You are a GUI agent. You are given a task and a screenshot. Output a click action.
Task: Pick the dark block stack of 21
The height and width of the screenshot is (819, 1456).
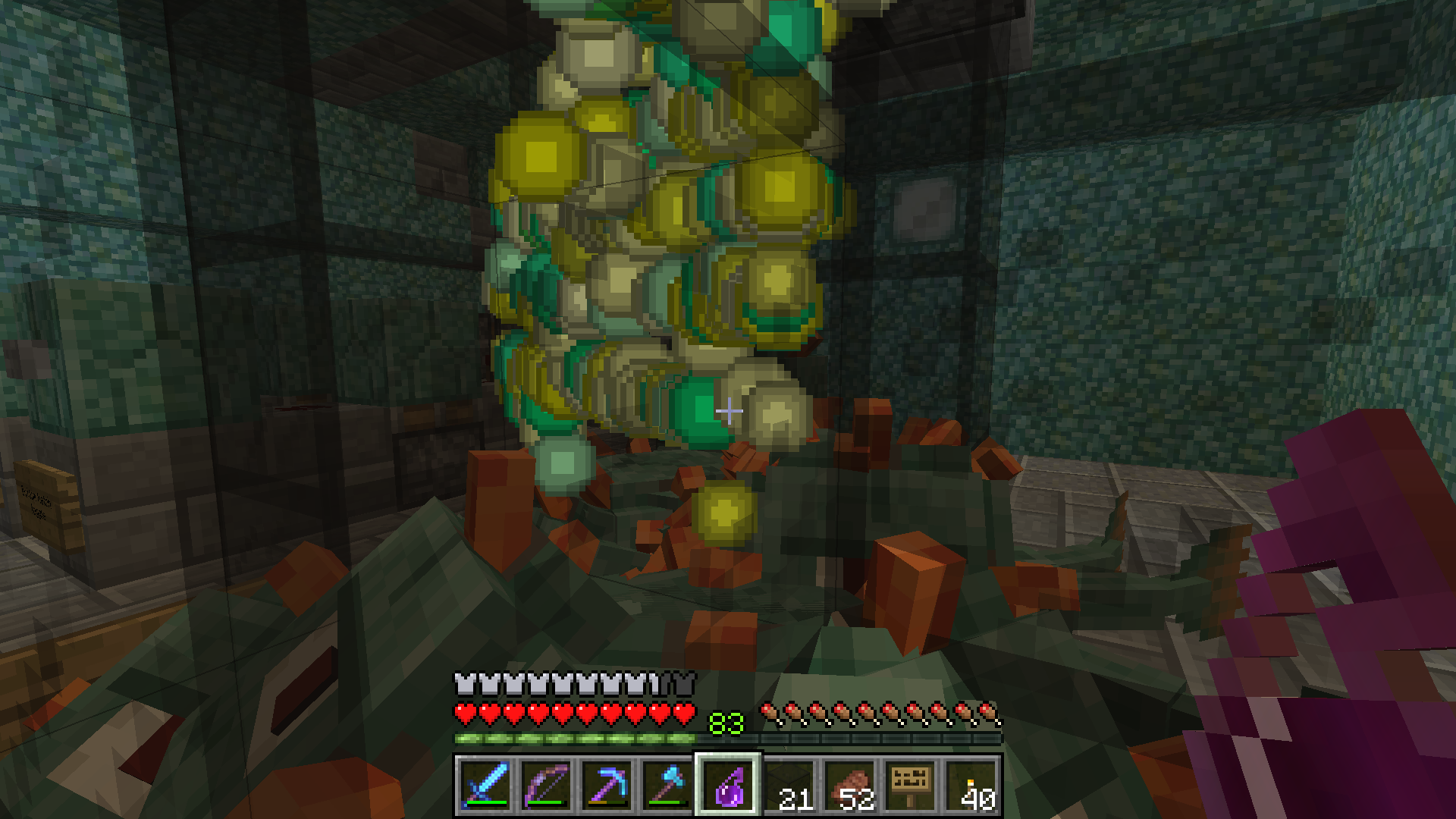789,785
